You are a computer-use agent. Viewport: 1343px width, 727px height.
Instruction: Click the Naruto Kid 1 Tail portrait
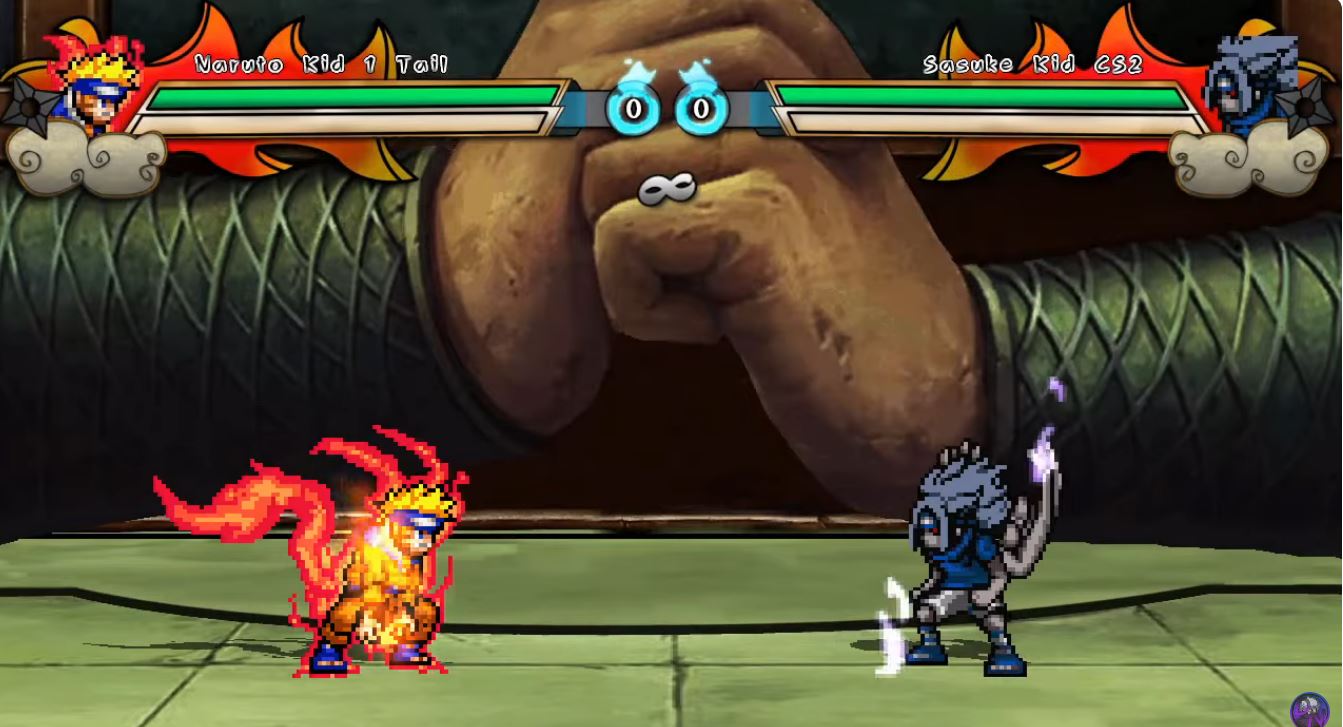(x=93, y=84)
